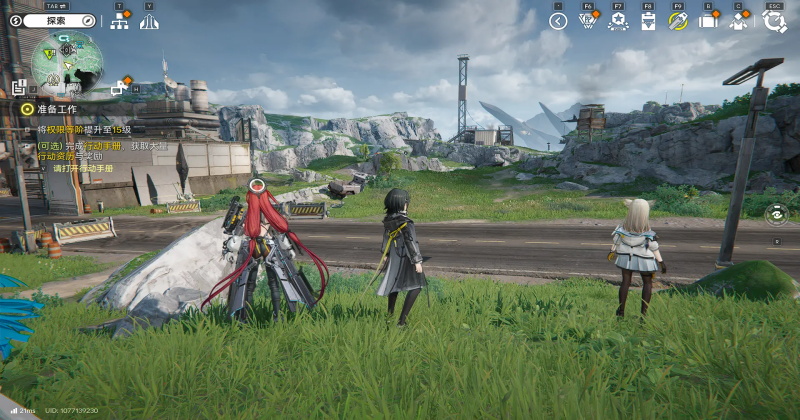Open the 请打开行动手册 prompt line

tap(83, 168)
